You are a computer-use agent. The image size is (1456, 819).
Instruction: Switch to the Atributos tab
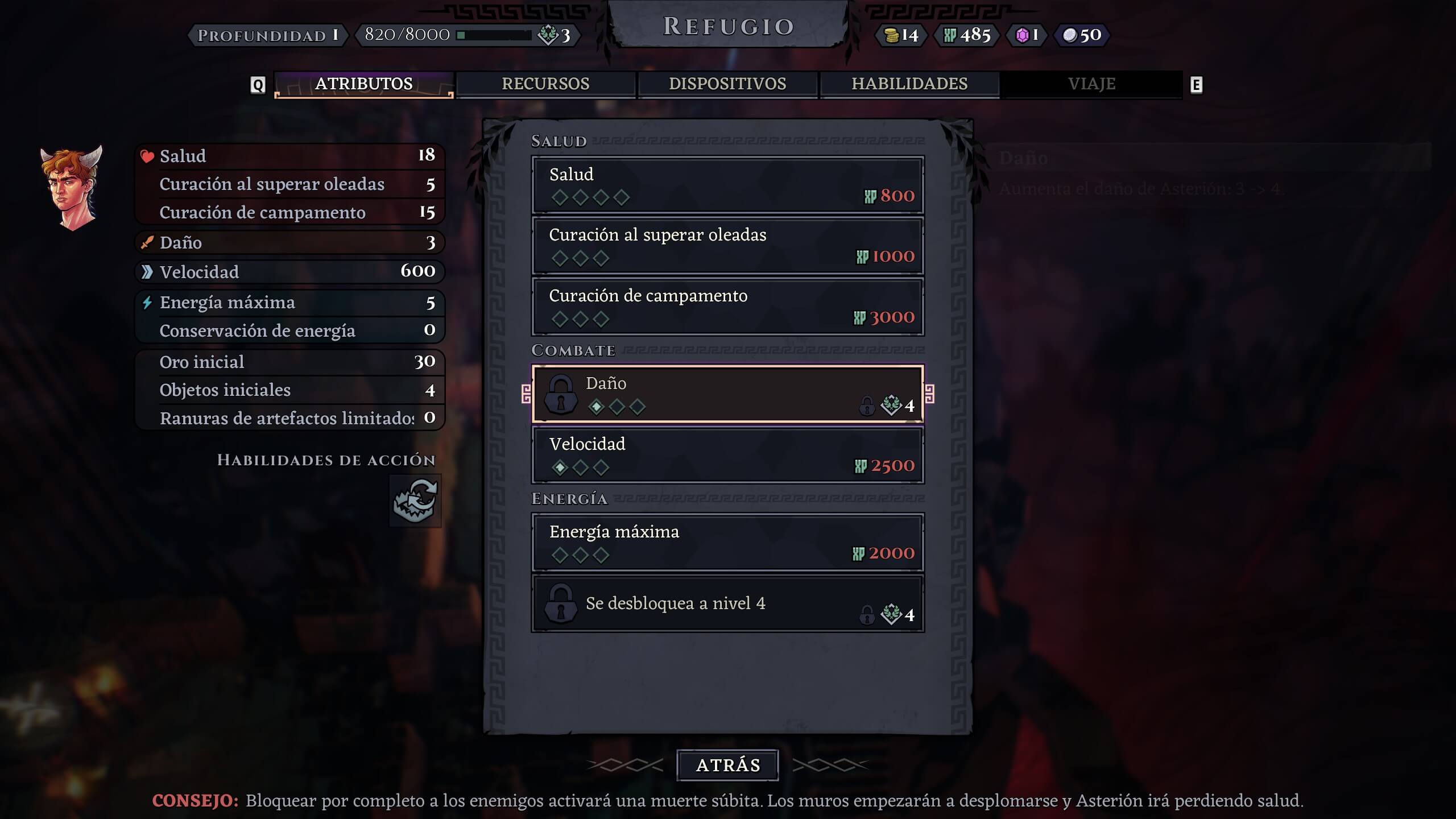[x=363, y=84]
